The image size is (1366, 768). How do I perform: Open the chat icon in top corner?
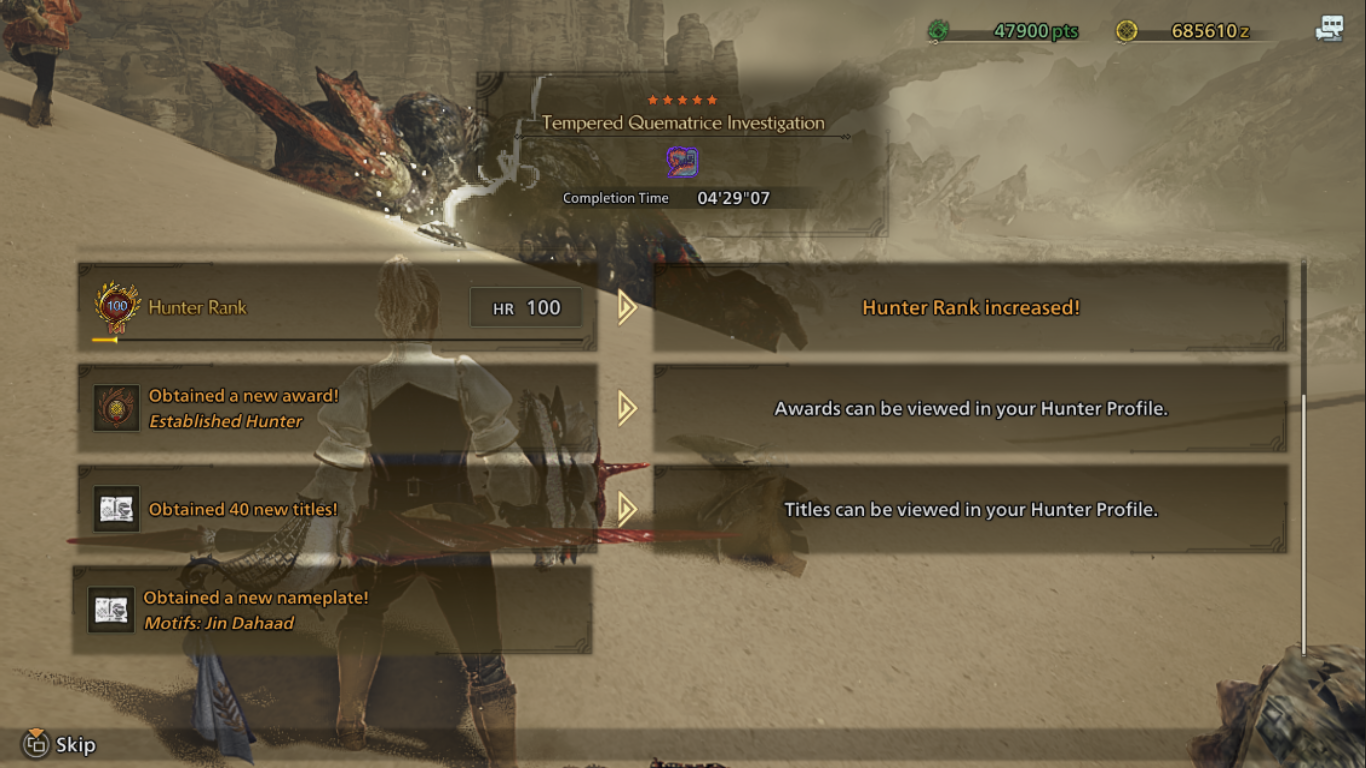pos(1329,30)
